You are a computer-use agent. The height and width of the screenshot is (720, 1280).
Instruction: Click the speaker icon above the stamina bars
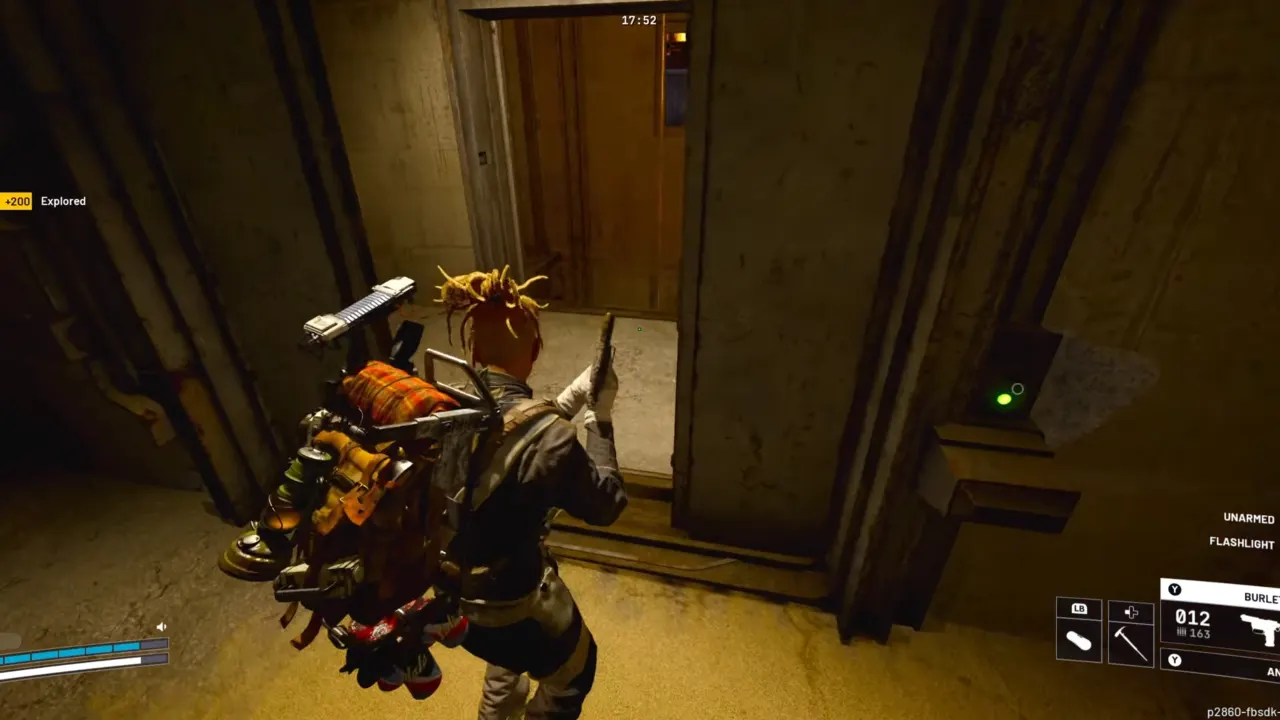(162, 626)
